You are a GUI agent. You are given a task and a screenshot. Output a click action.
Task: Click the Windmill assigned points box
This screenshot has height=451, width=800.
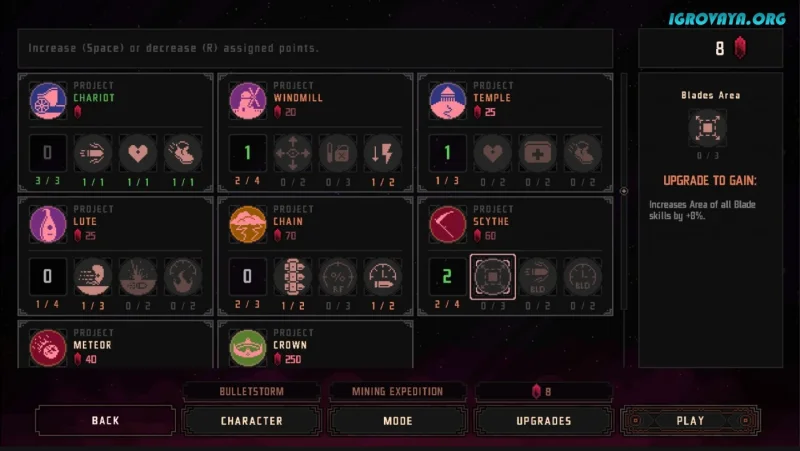tap(248, 154)
